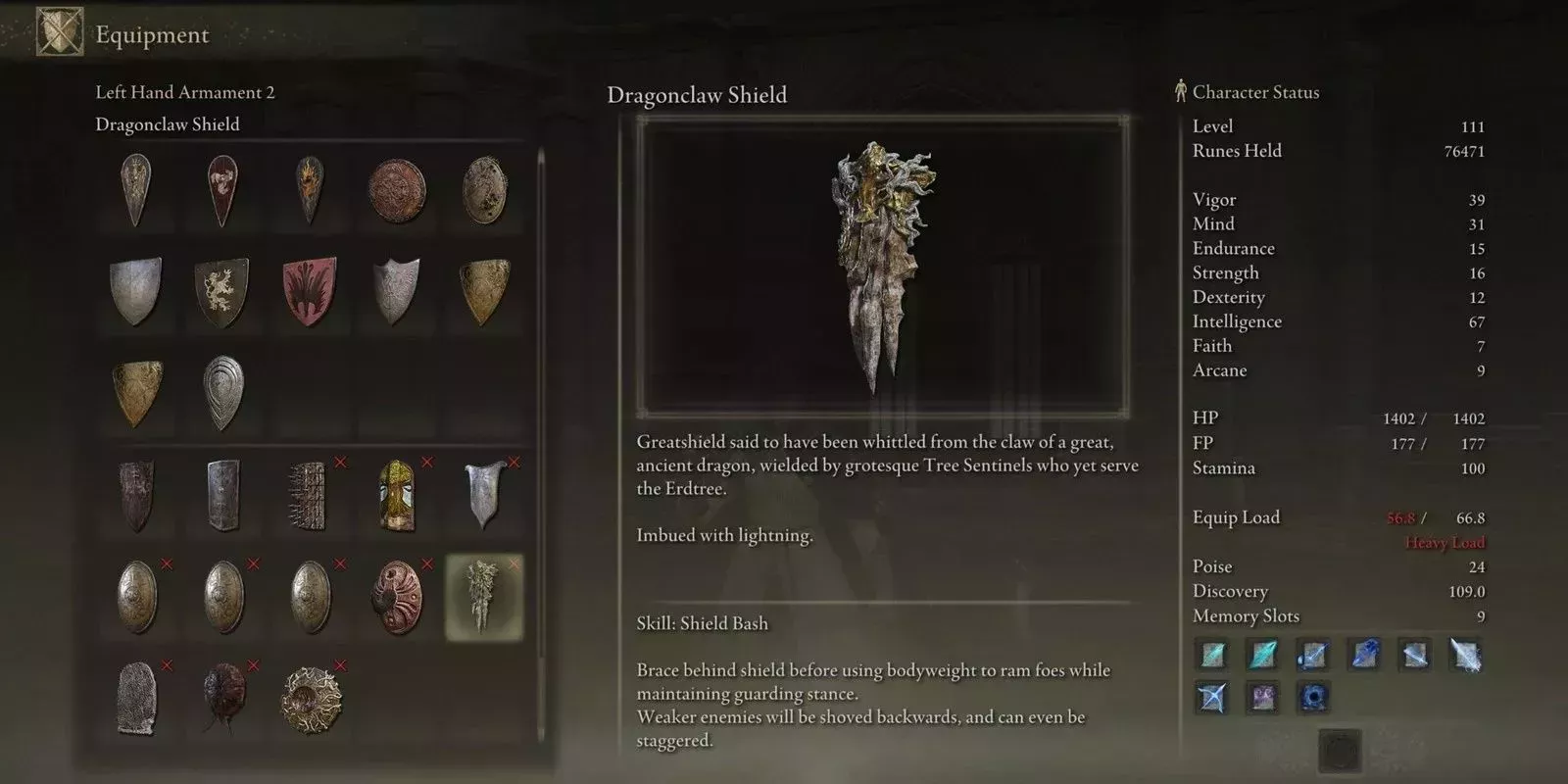
Task: Pick the plain silver heater shield
Action: pos(135,291)
